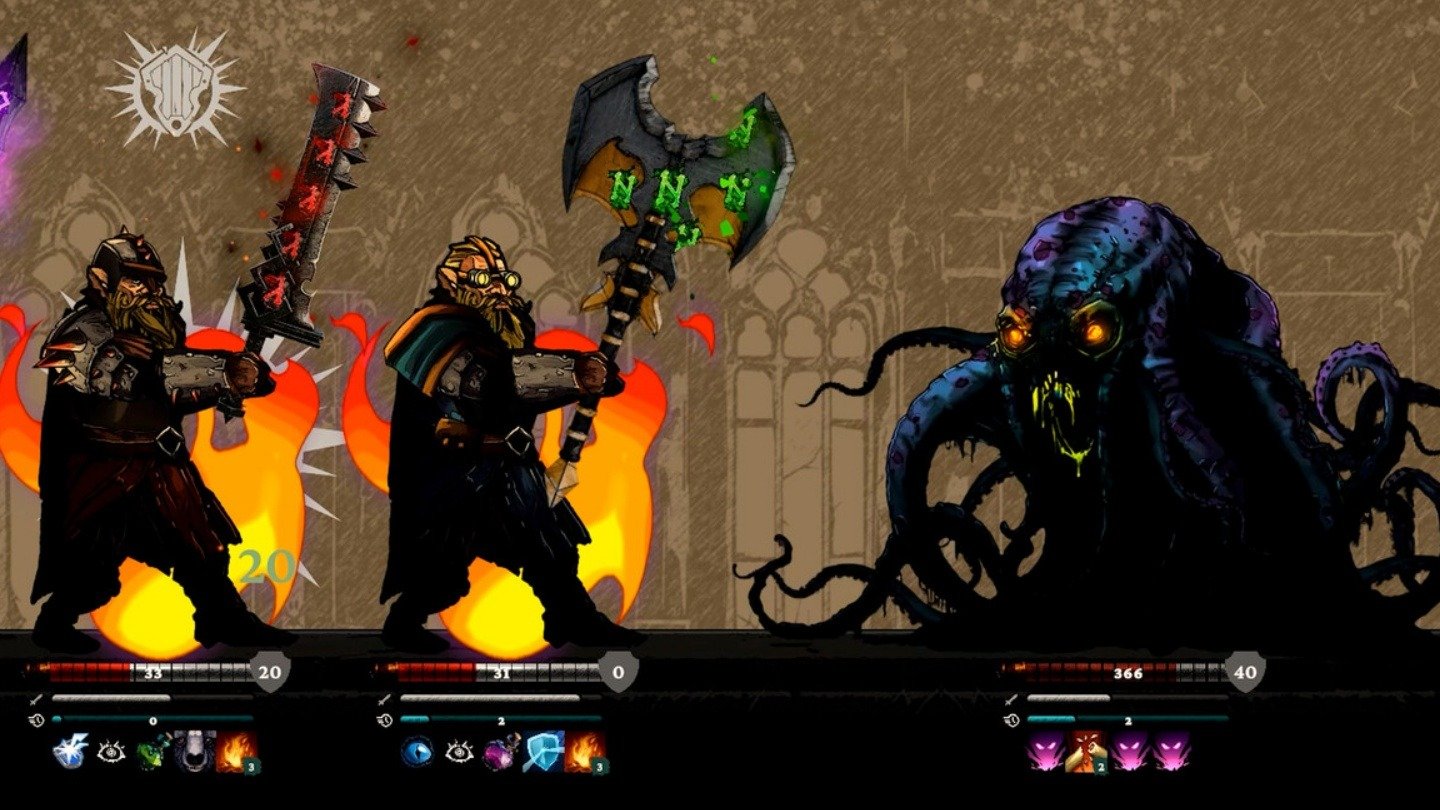Cast the axe dwarf's fire ability

click(582, 750)
